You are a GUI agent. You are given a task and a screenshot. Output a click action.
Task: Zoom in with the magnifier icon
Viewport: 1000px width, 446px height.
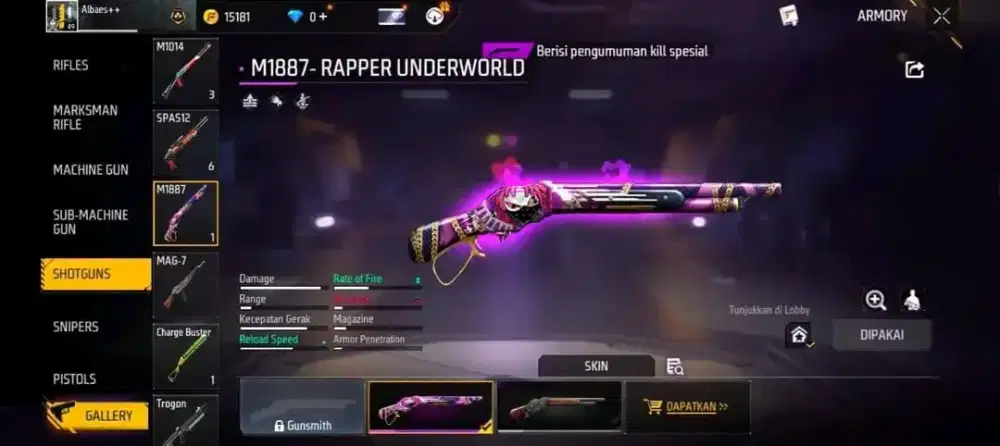[875, 300]
